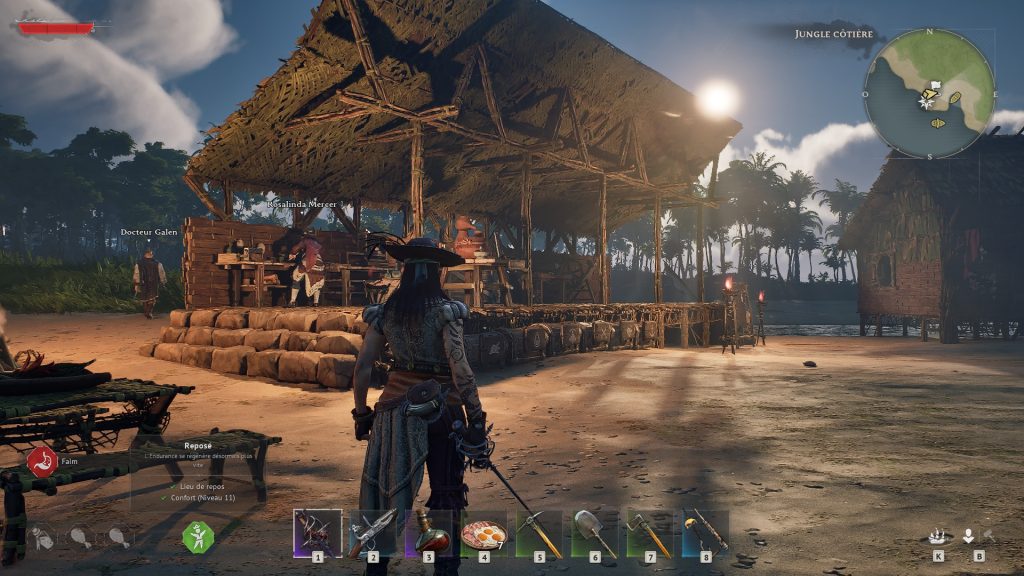Select the bow in hotbar slot 1
This screenshot has height=576, width=1024.
317,532
